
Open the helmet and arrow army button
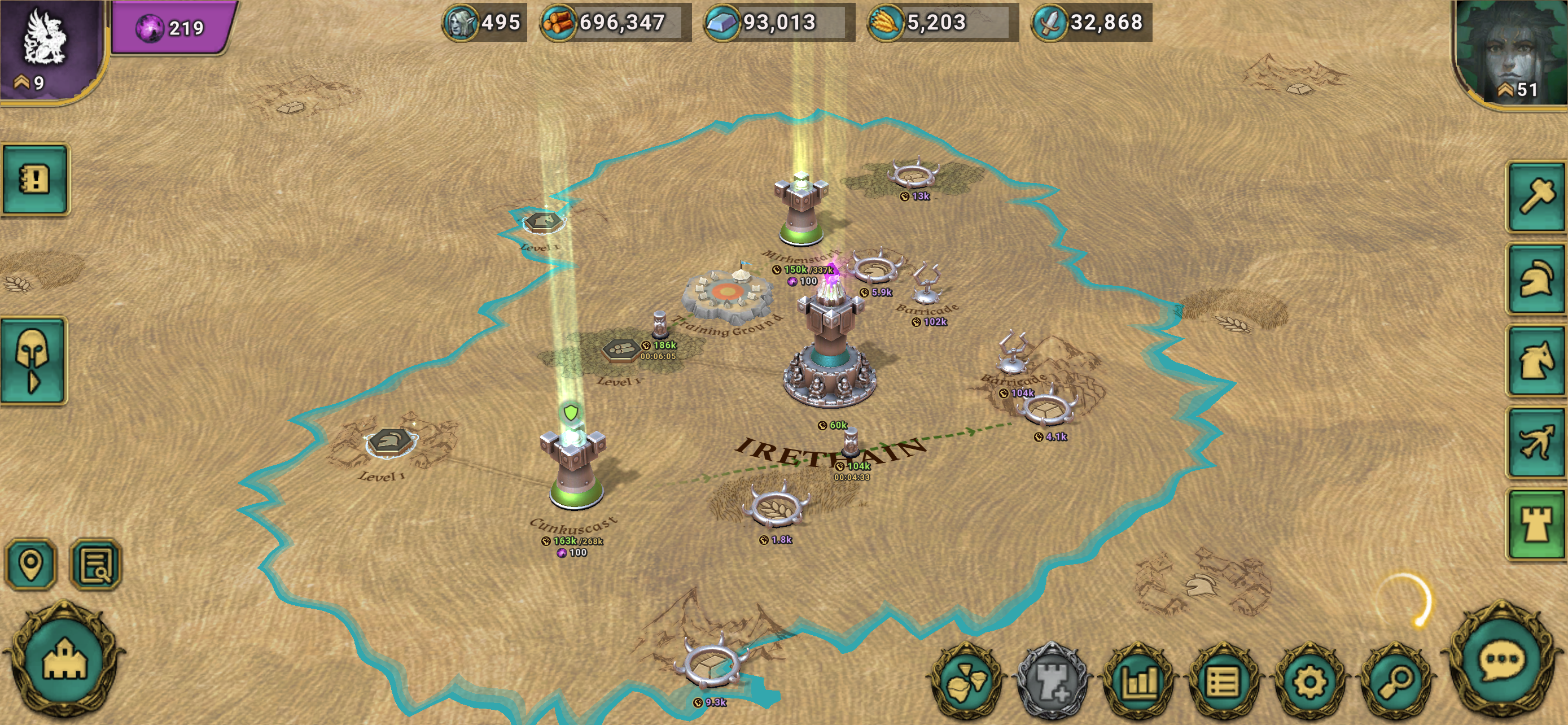coord(33,360)
